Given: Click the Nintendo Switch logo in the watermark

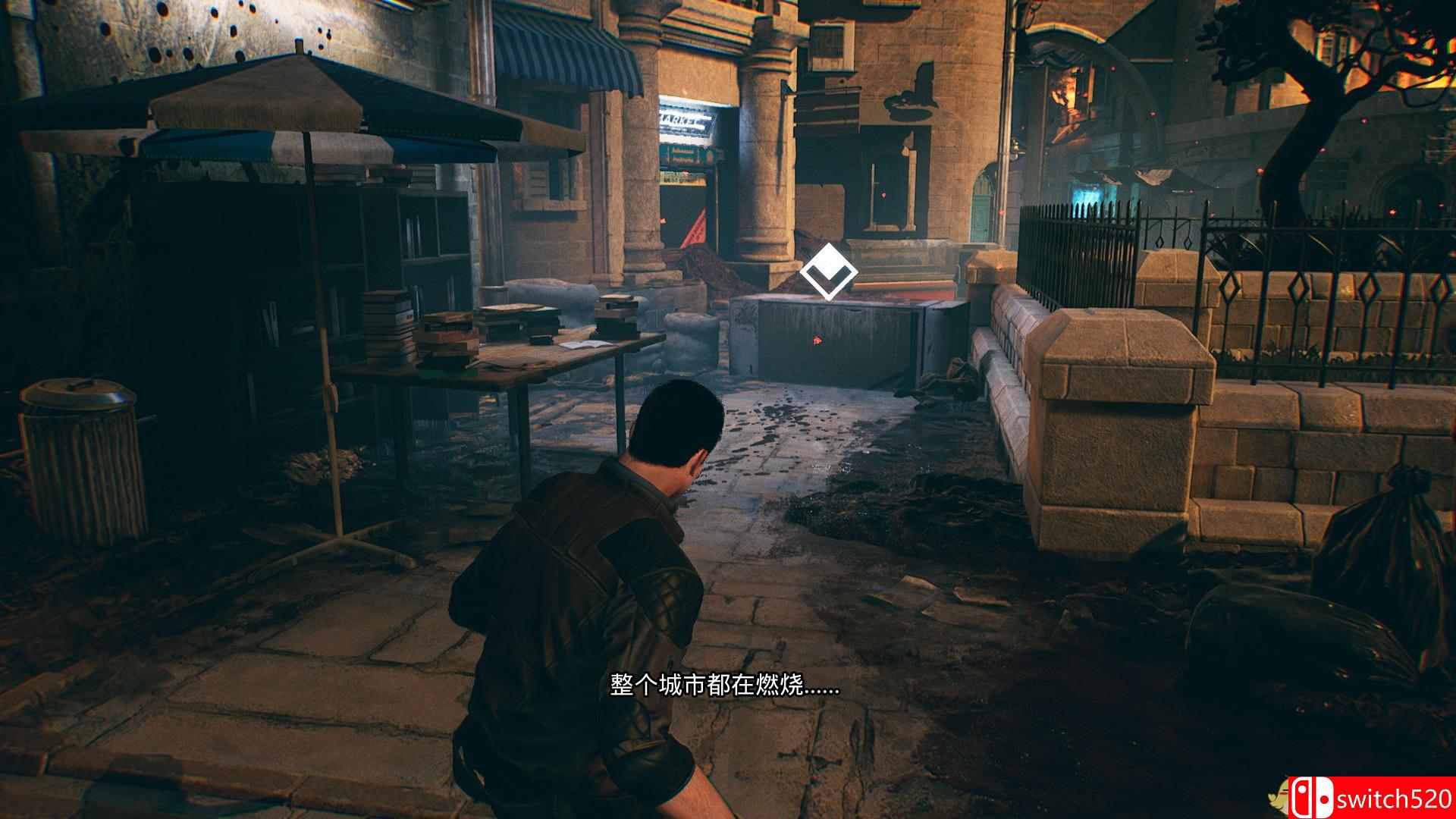Looking at the screenshot, I should tap(1311, 797).
